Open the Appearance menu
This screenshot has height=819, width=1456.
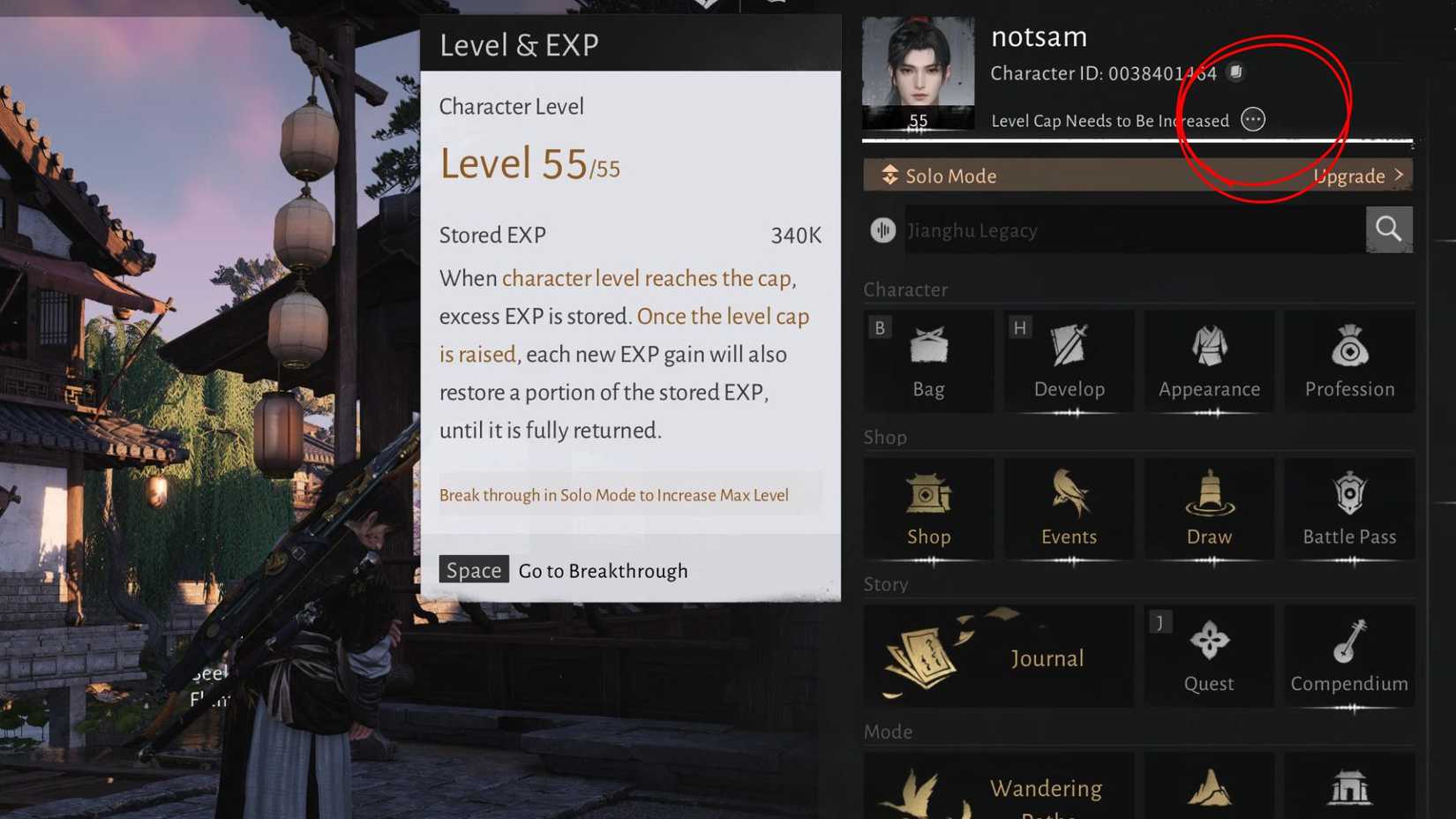pos(1209,360)
